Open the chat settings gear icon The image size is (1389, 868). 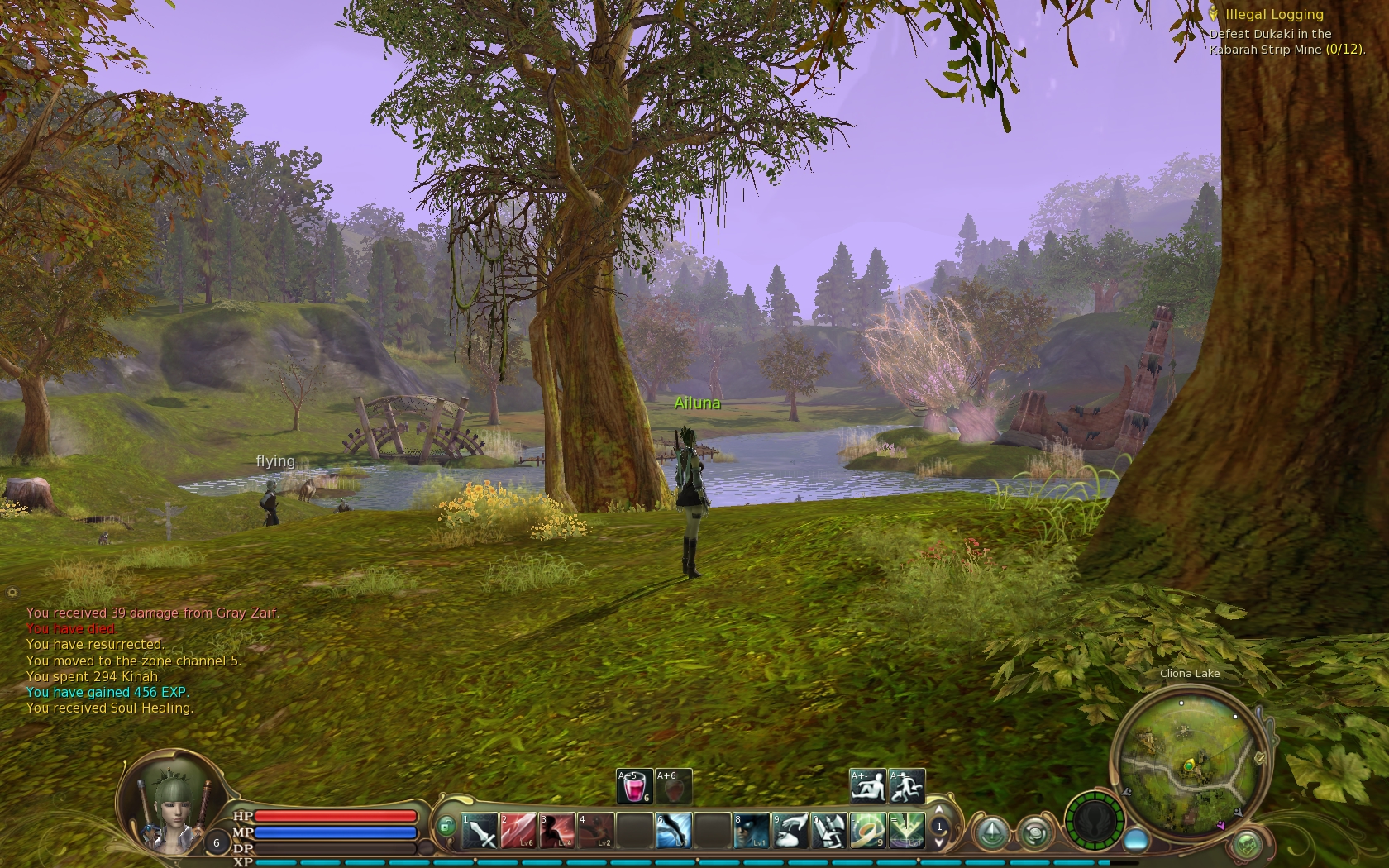[12, 592]
